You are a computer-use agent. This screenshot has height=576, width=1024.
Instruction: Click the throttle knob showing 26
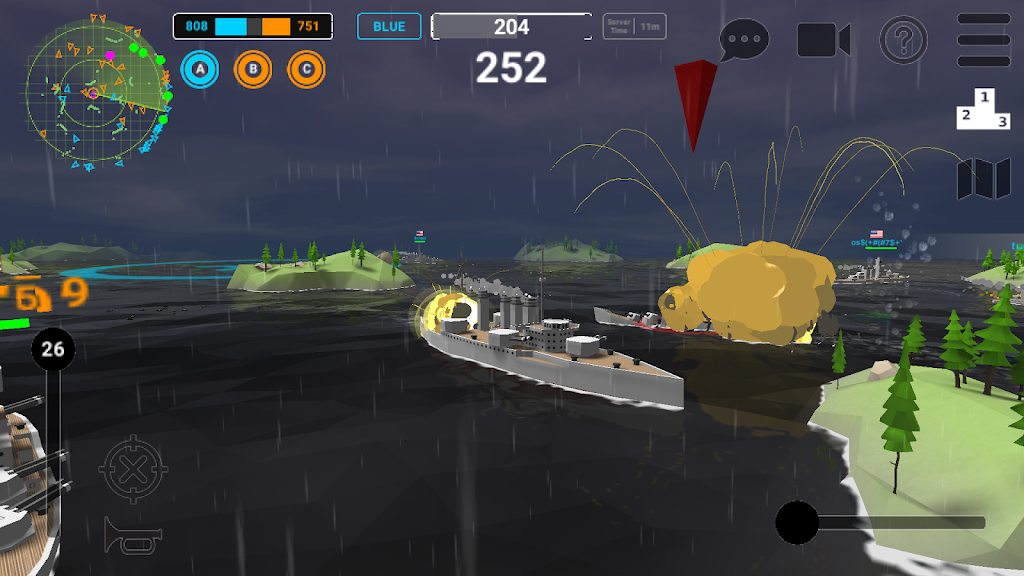[53, 349]
